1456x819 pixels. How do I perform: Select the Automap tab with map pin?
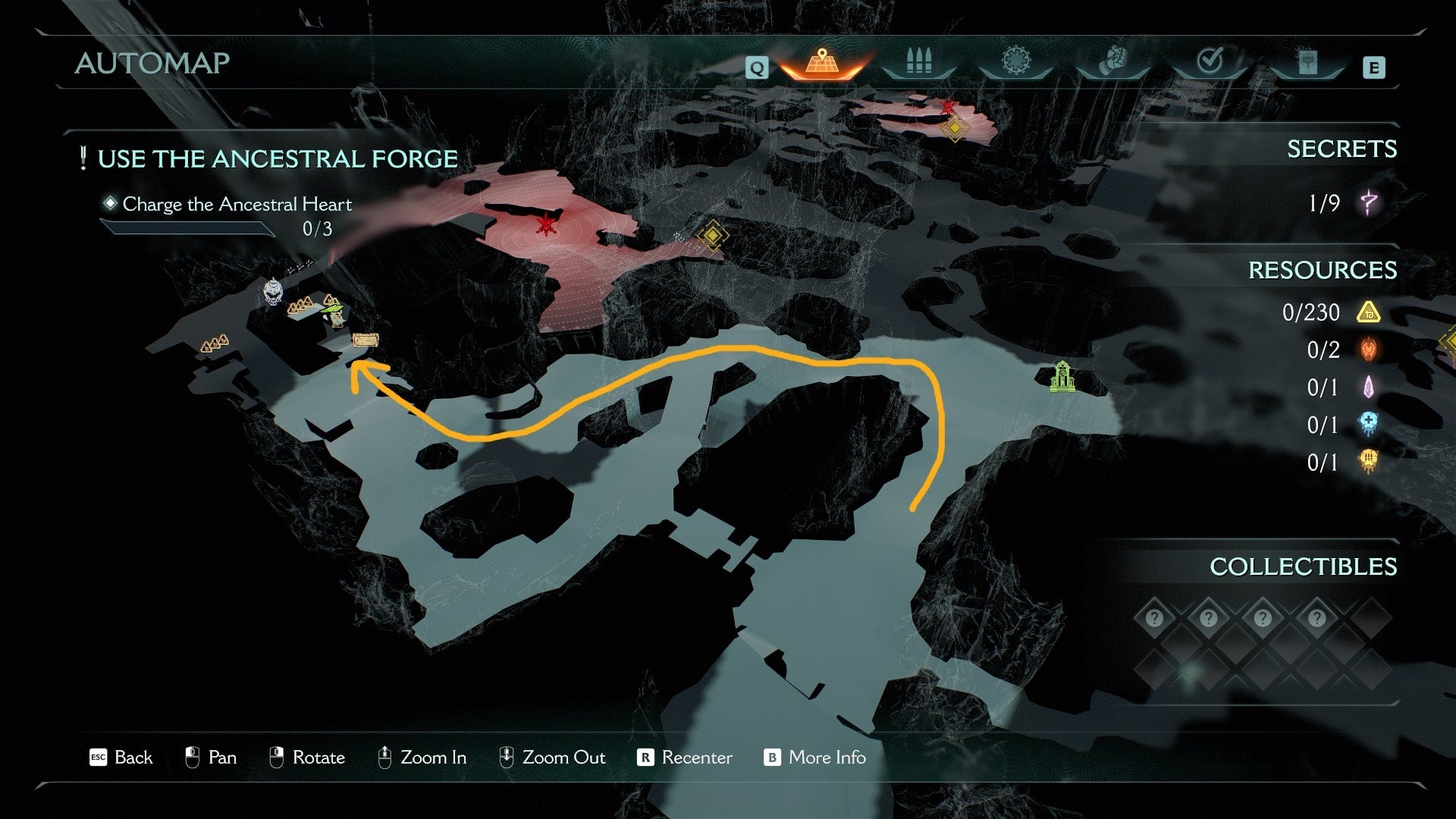(x=822, y=62)
